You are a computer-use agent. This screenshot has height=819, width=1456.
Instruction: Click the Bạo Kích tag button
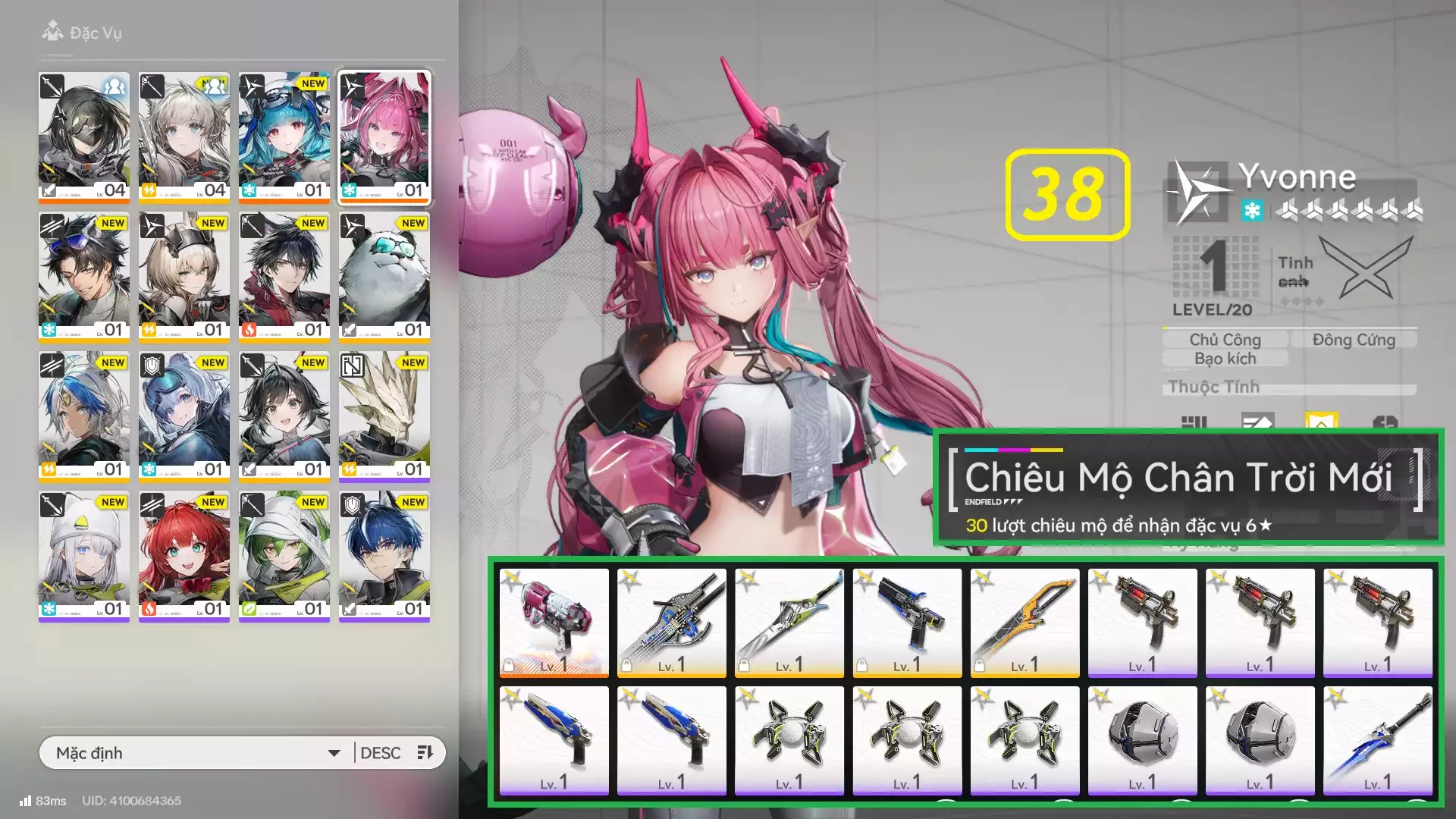point(1225,358)
